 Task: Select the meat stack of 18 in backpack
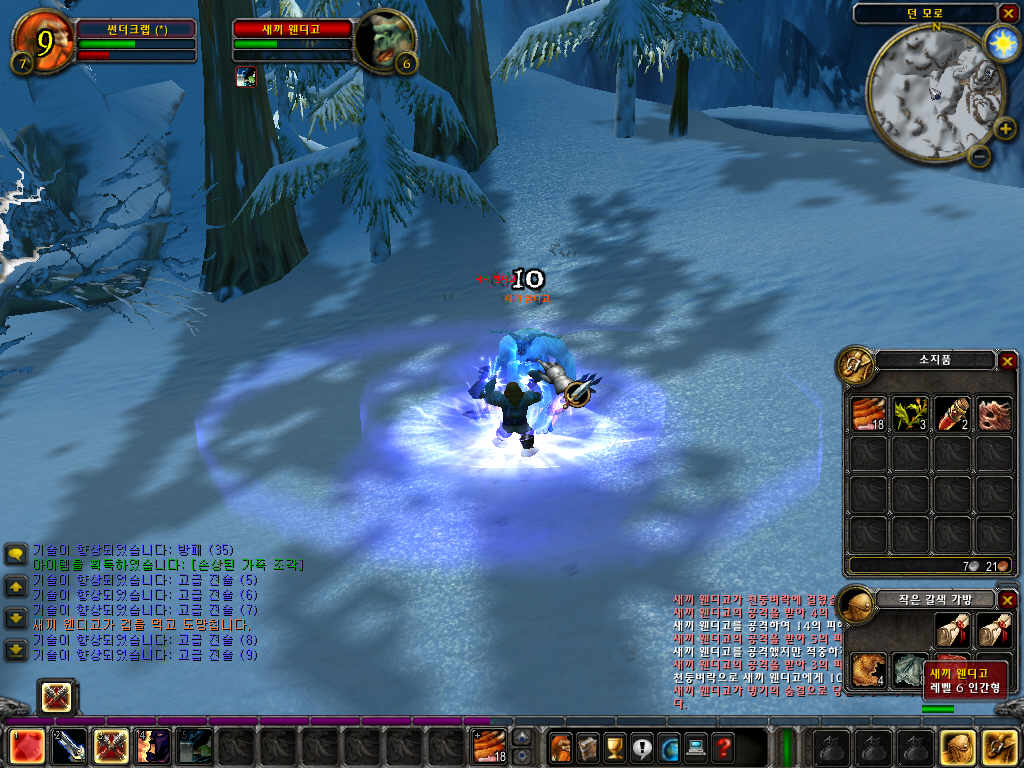869,413
